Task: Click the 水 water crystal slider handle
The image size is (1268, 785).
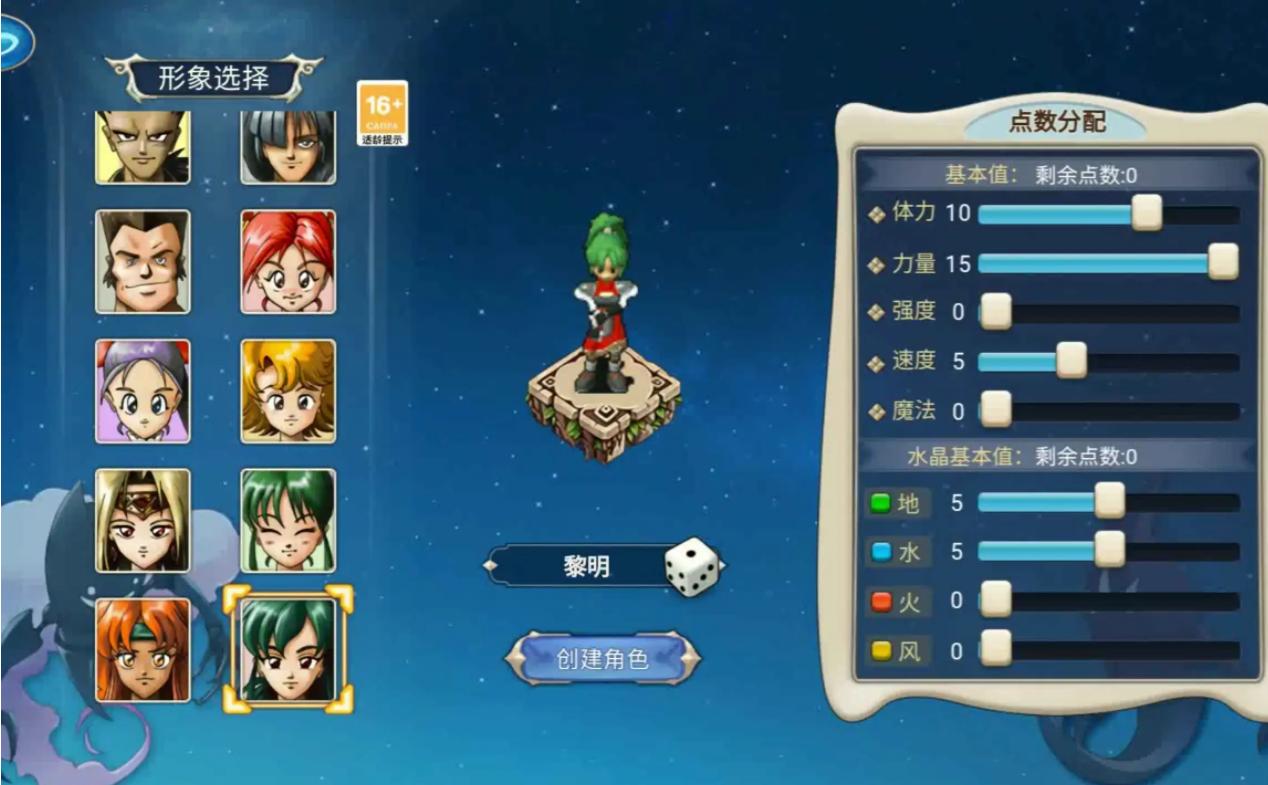Action: point(1109,550)
